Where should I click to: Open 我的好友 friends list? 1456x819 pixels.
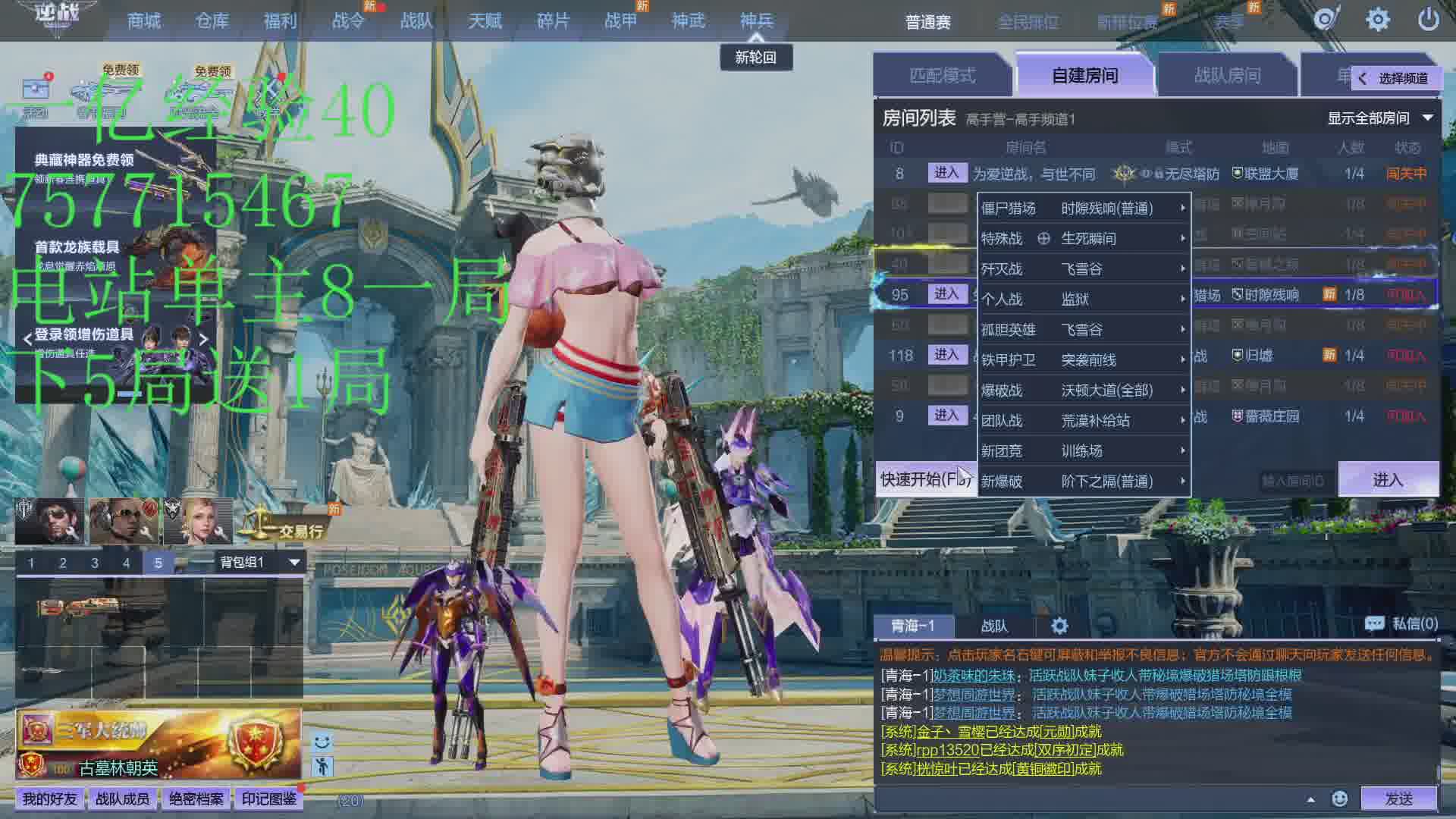click(x=49, y=799)
